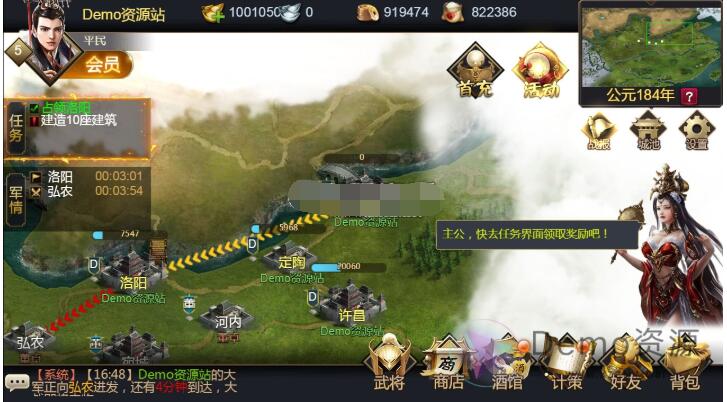Screen dimensions: 727x402
Task: Open the 城池 city view
Action: (648, 131)
